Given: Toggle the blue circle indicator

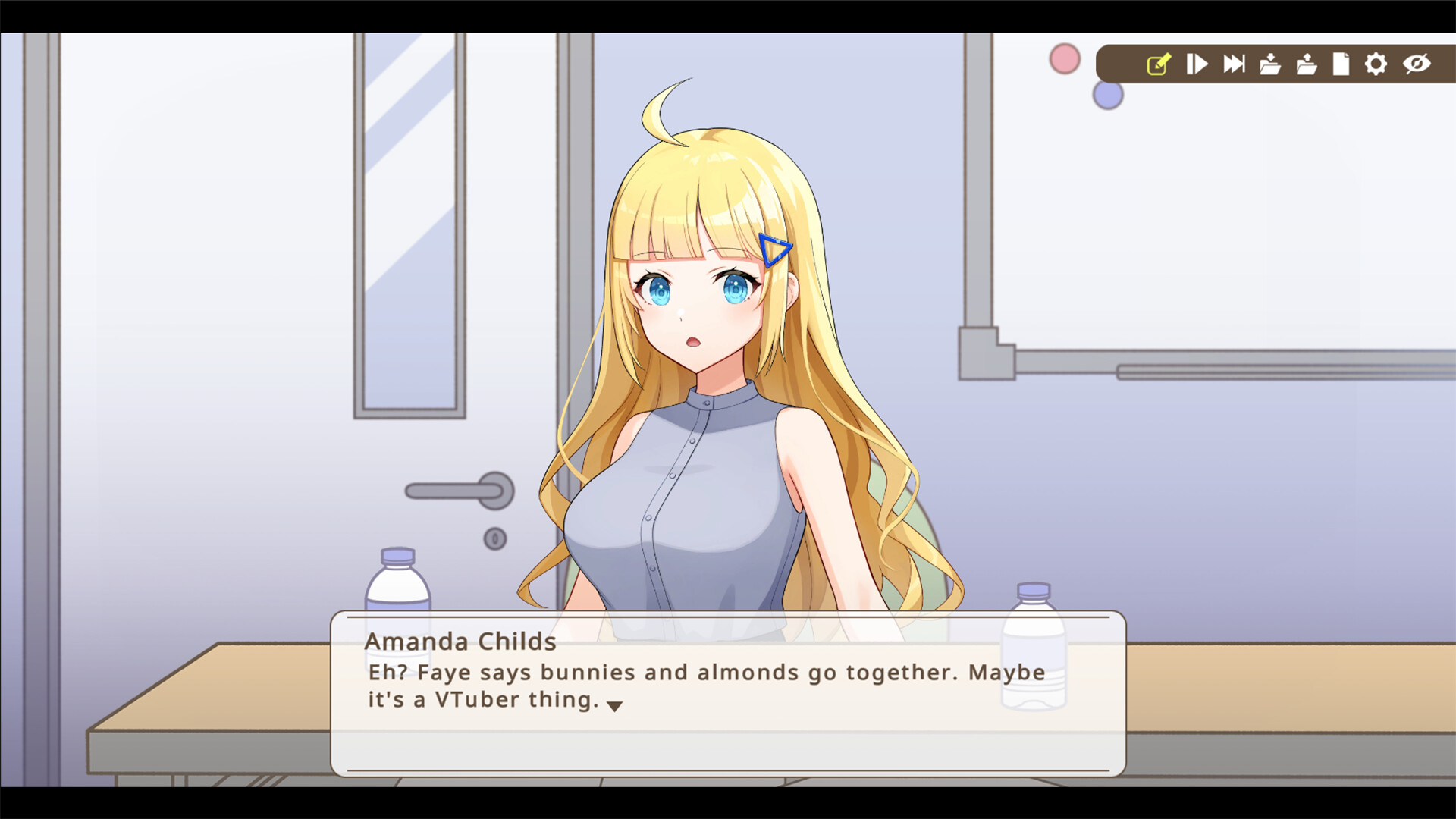Looking at the screenshot, I should click(1107, 93).
